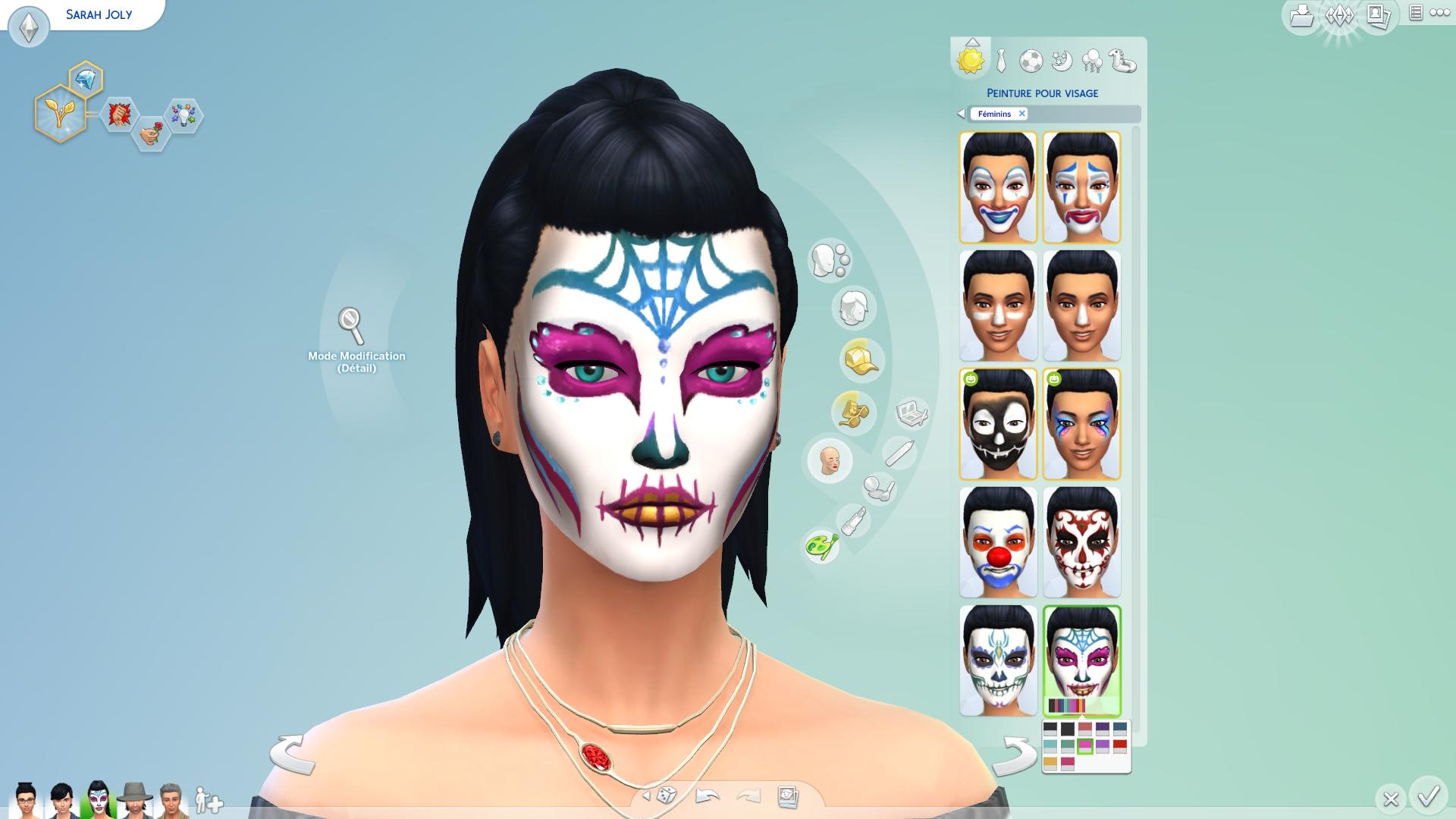Open the Sarah Joly name panel
The width and height of the screenshot is (1456, 819).
(x=99, y=14)
